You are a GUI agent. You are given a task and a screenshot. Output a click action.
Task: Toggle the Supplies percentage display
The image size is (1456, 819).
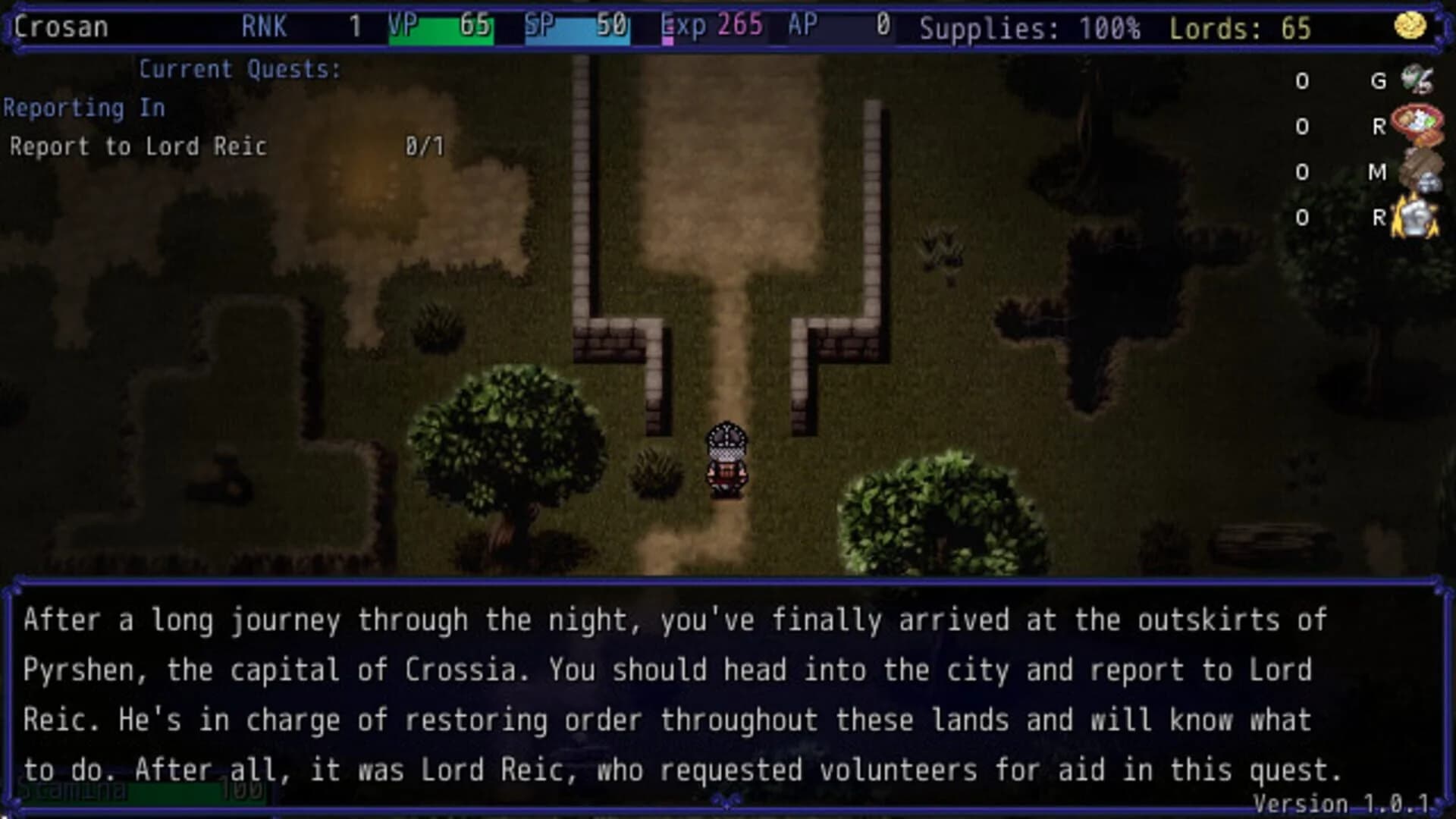(x=1028, y=27)
